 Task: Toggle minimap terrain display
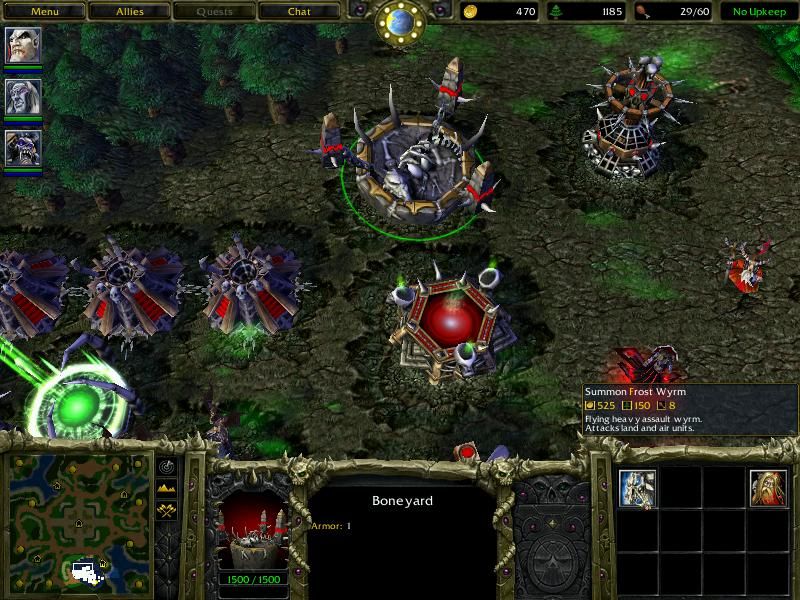(x=165, y=489)
